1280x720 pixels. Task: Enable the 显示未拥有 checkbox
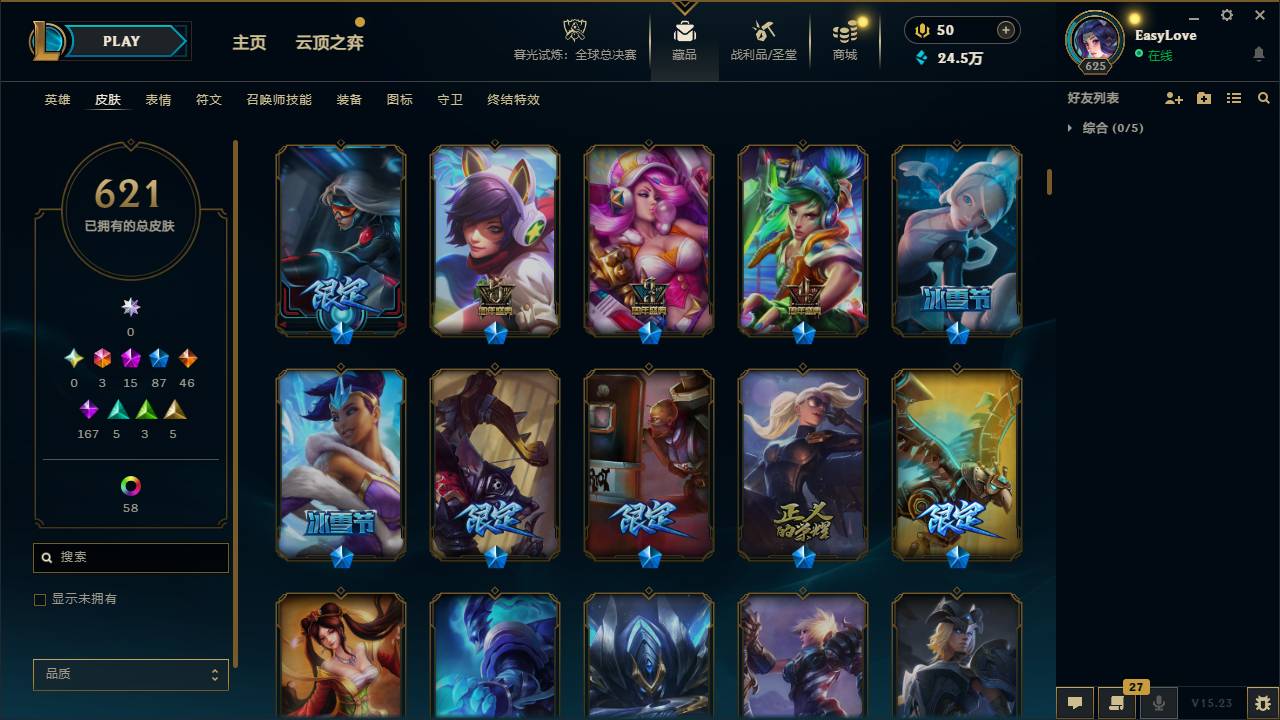point(40,599)
